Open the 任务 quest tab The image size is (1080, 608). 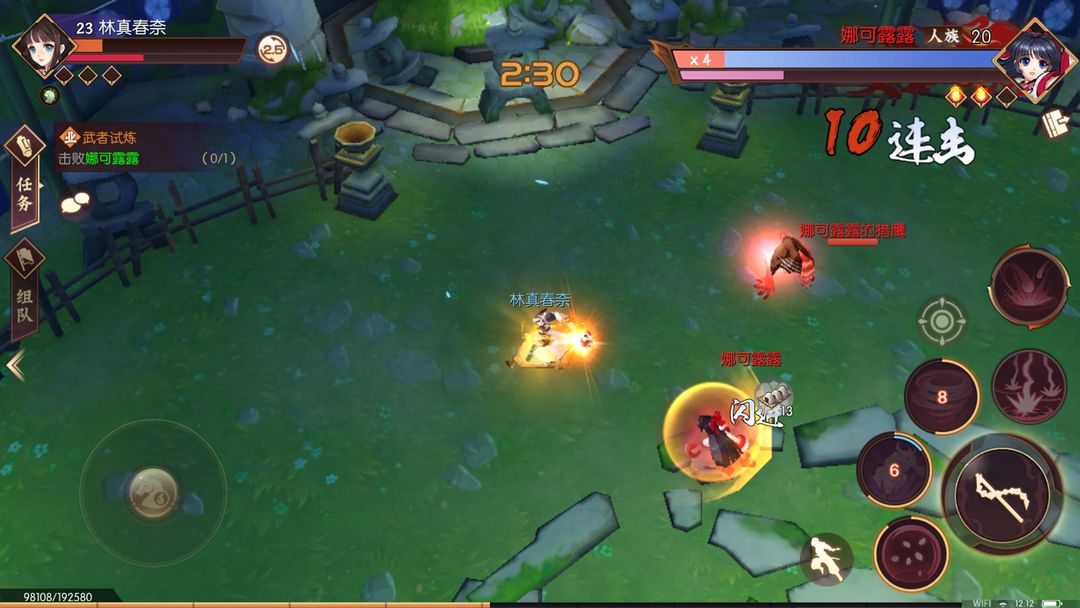click(24, 180)
